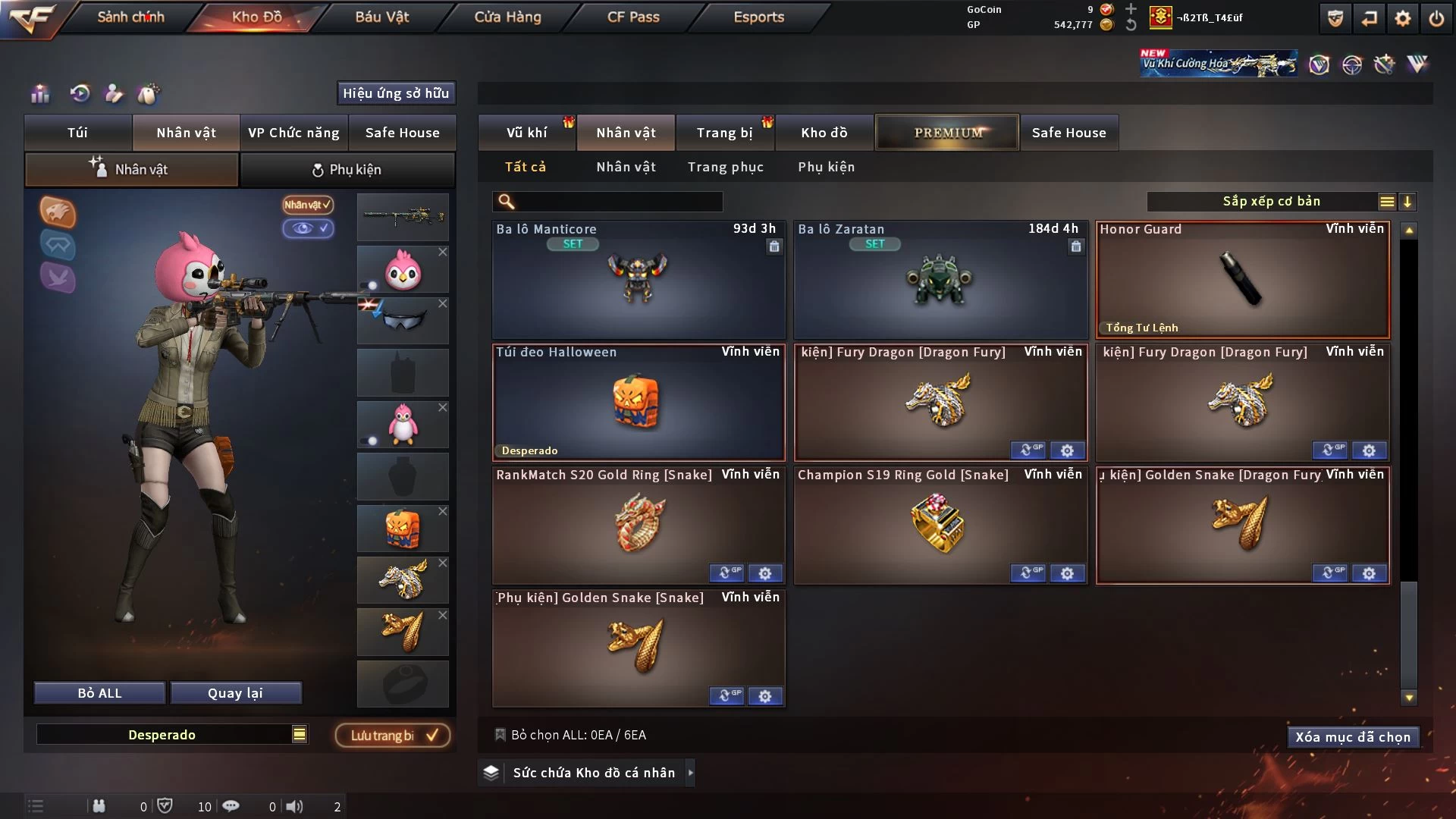This screenshot has width=1456, height=819.
Task: Open the CF Pass menu
Action: tap(633, 17)
